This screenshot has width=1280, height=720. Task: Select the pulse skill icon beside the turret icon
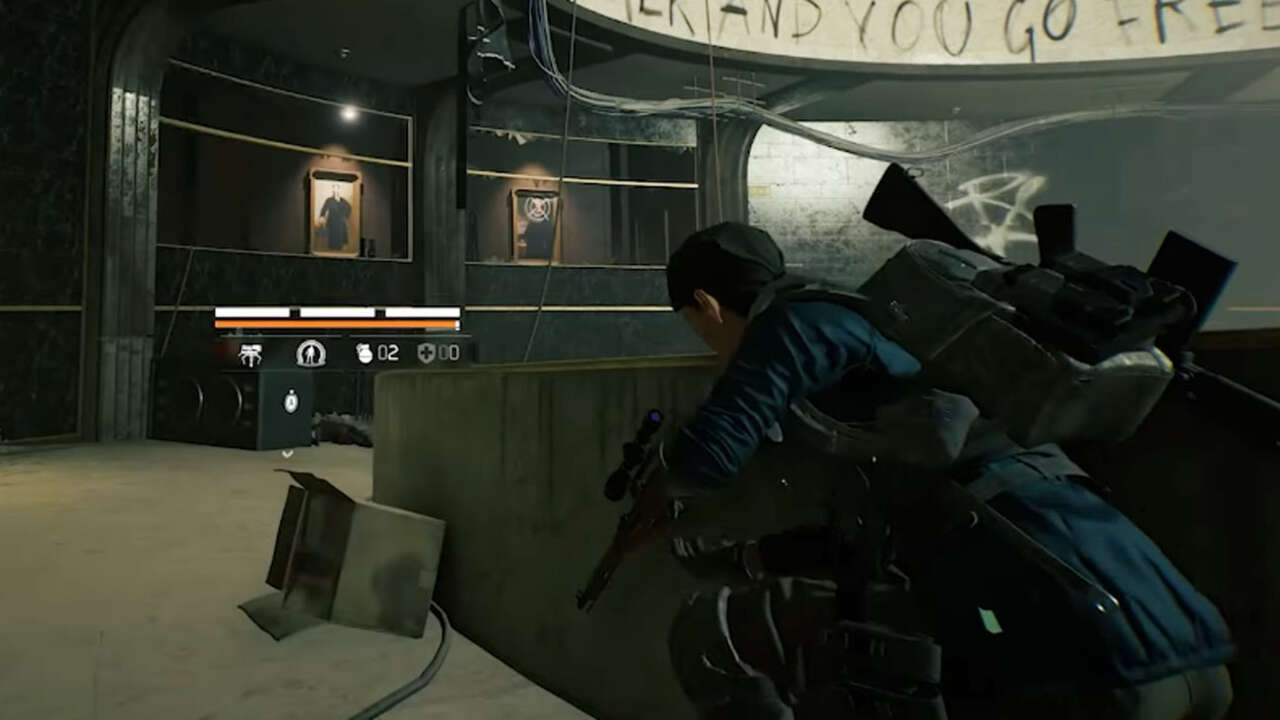pos(312,352)
